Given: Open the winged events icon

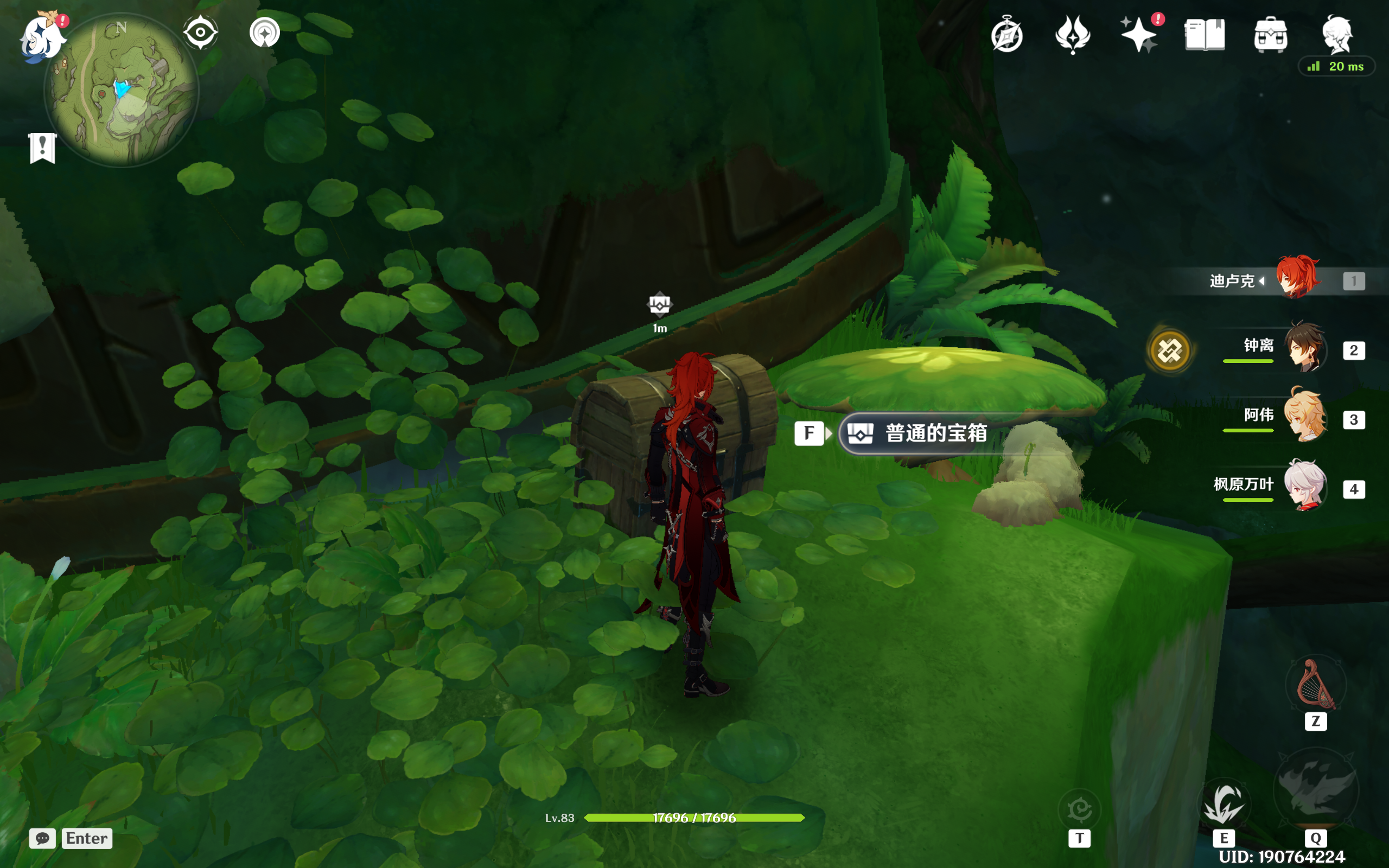Looking at the screenshot, I should [1072, 34].
